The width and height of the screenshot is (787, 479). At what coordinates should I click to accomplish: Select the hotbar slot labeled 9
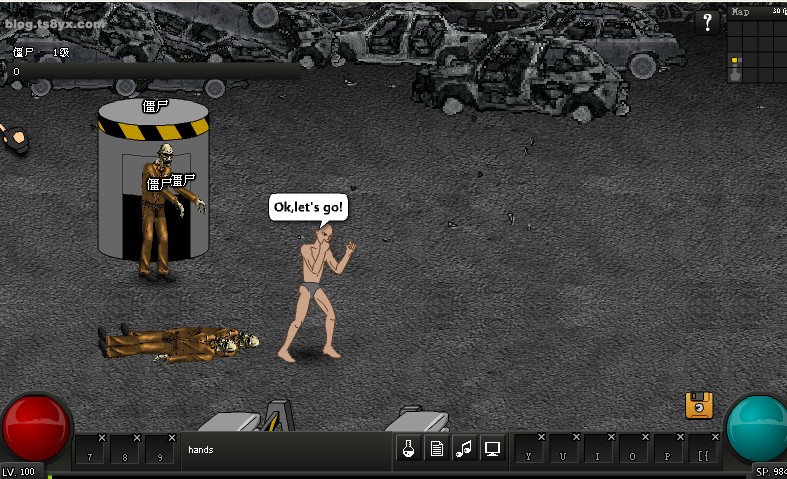161,450
